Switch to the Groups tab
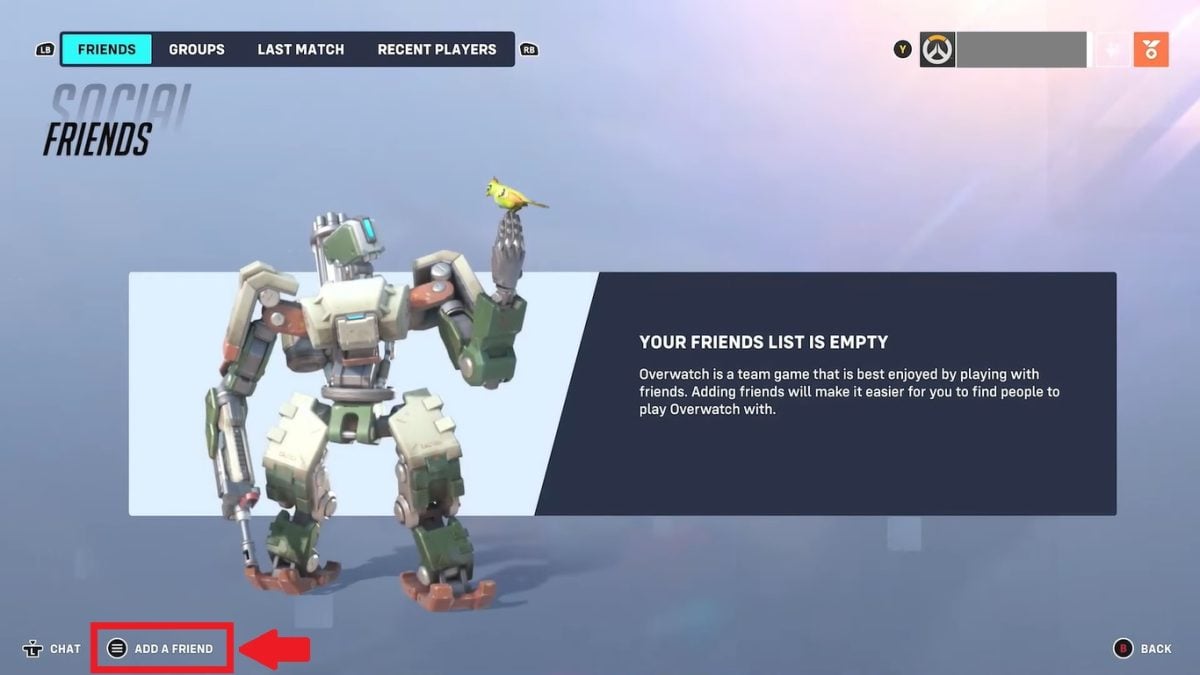The width and height of the screenshot is (1200, 675). (x=196, y=49)
